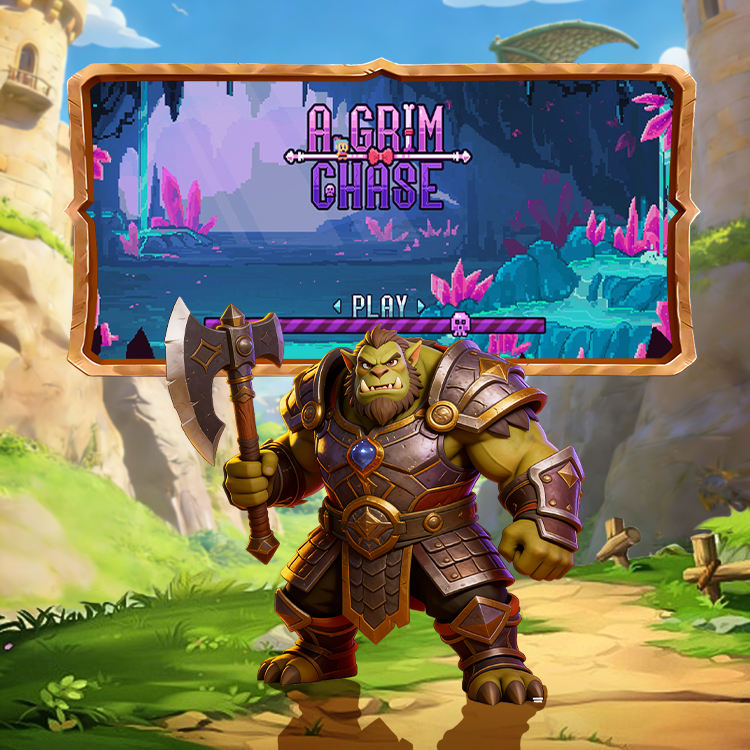This screenshot has height=750, width=750.
Task: Click the left arrow beside PLAY
Action: [x=338, y=306]
